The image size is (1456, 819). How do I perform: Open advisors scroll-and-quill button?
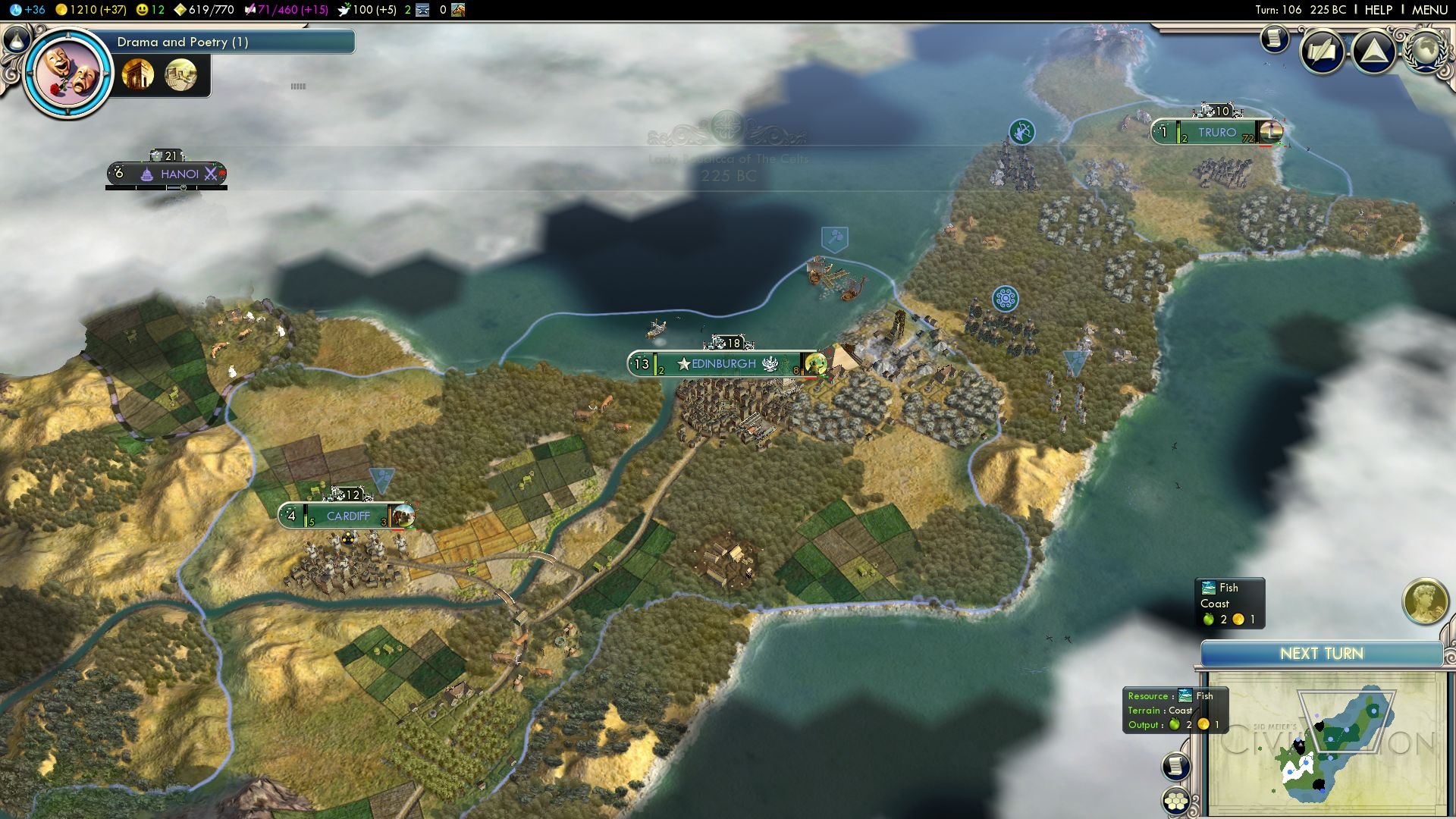[x=1322, y=52]
